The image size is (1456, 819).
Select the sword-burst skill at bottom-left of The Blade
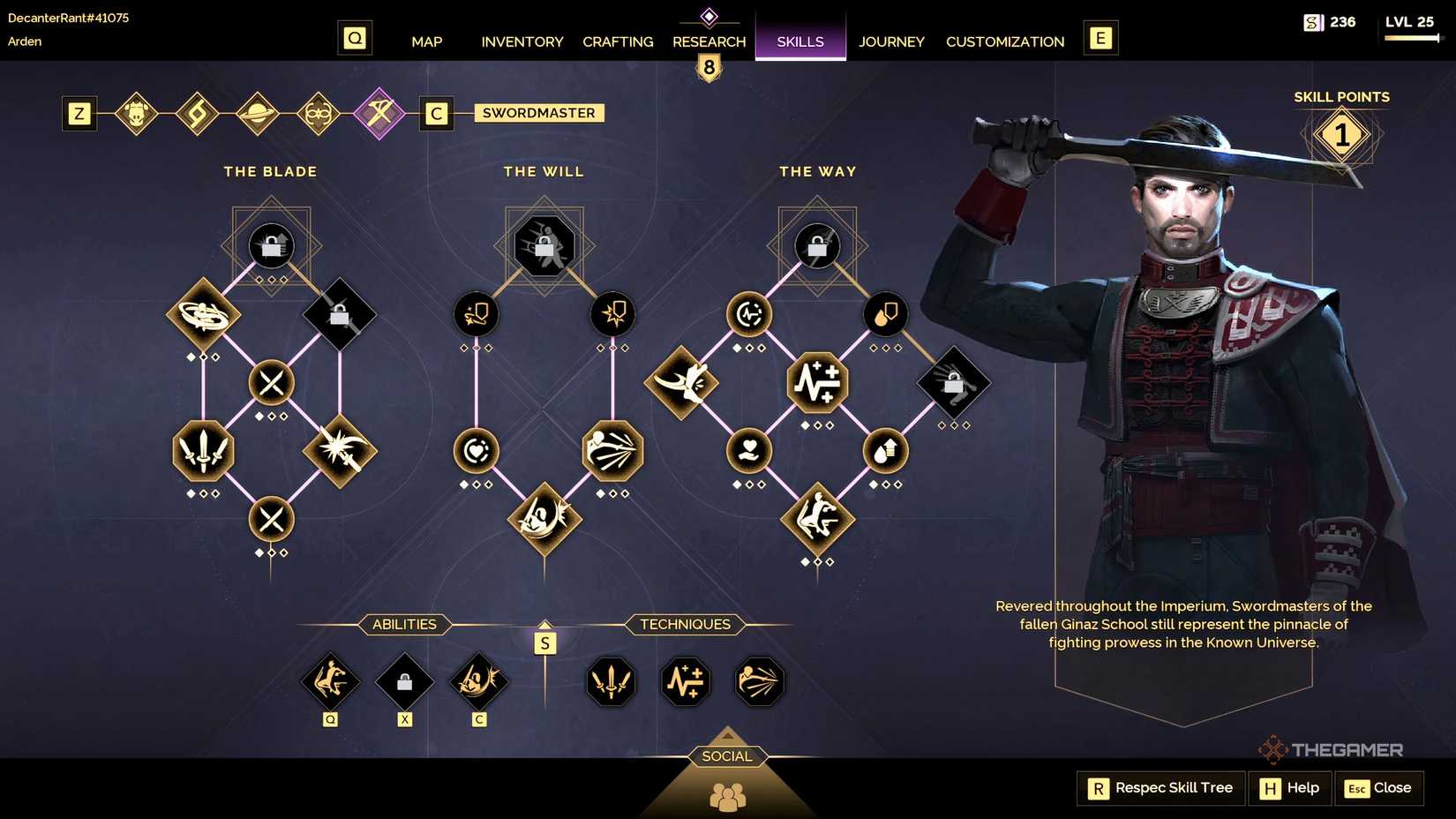[204, 452]
